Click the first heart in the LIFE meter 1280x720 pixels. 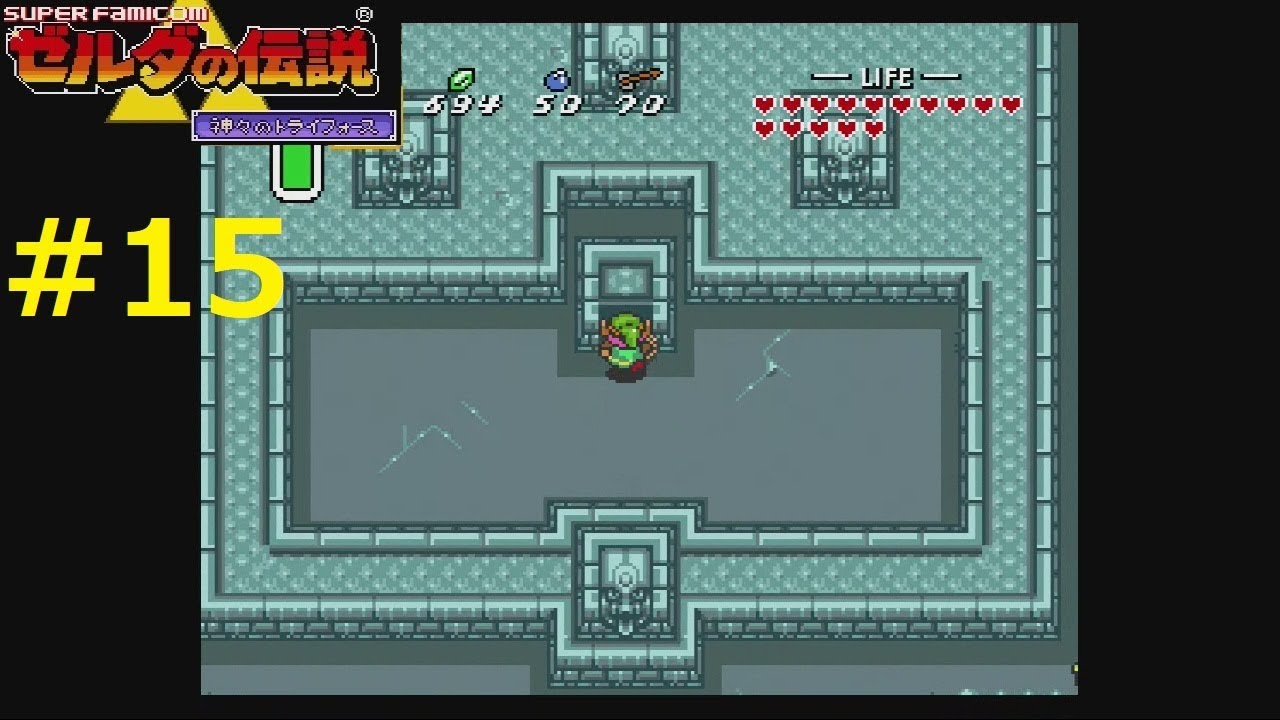(763, 104)
